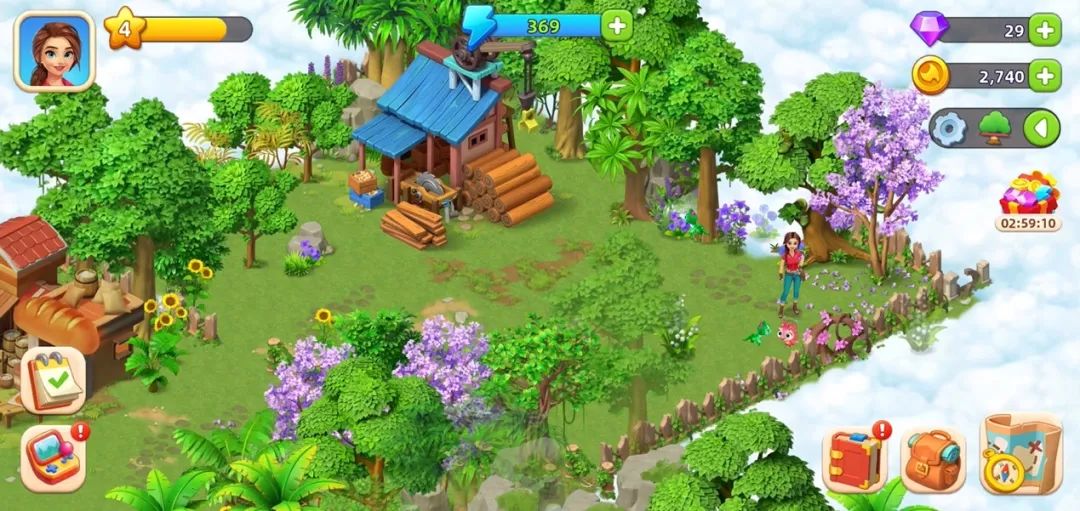Screen dimensions: 1080x511
Task: Add more energy with the plus button
Action: coord(617,25)
